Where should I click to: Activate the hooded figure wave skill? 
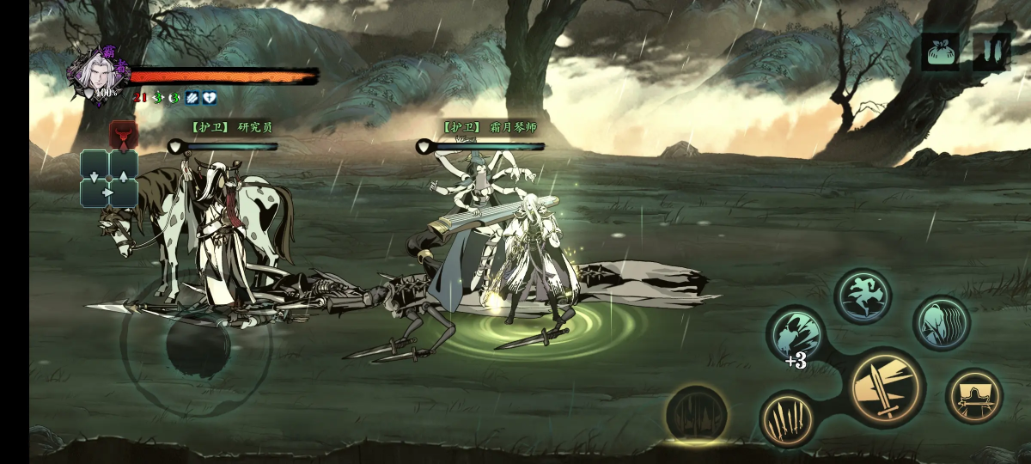point(941,323)
